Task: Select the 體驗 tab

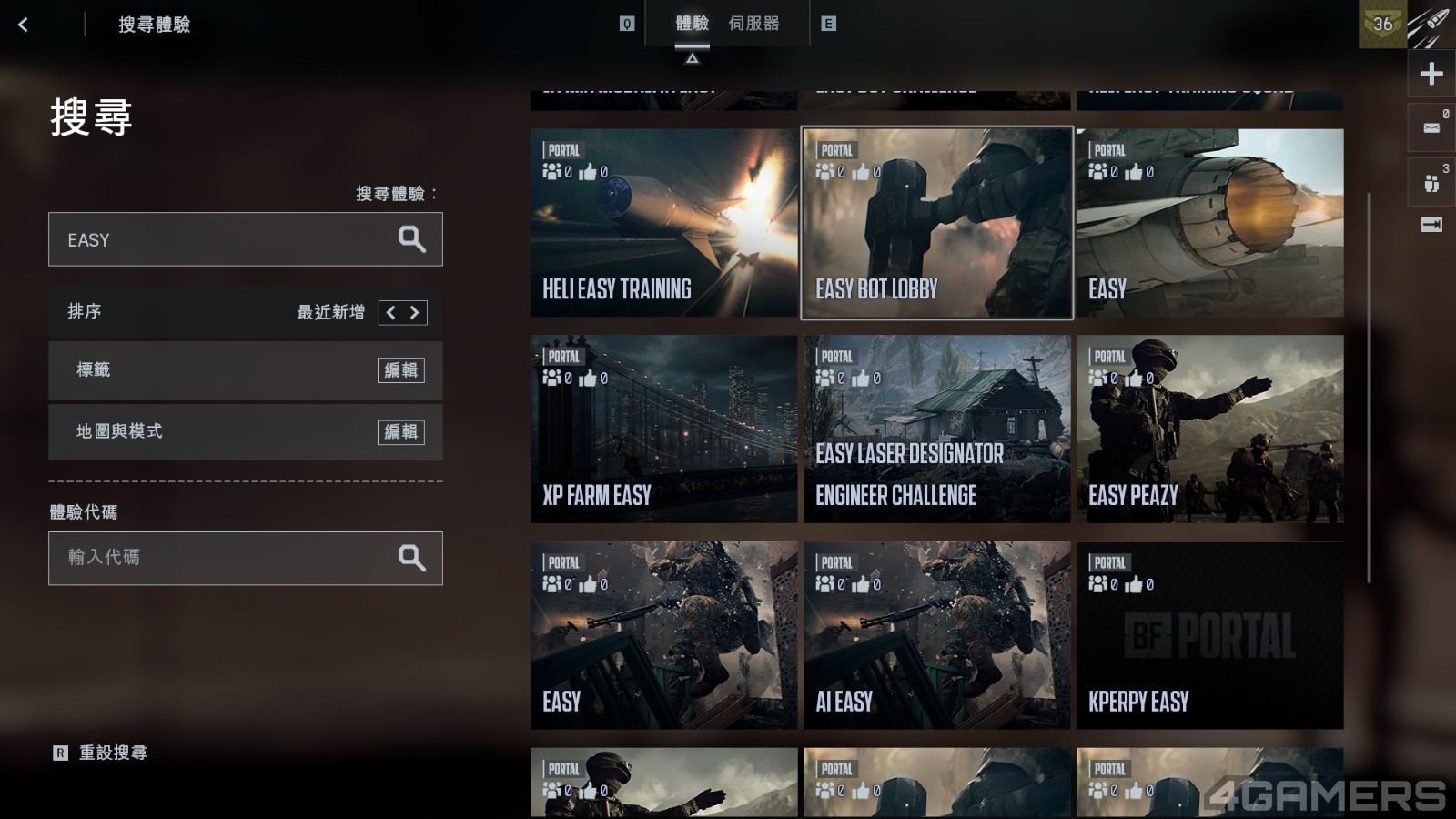Action: pos(692,24)
